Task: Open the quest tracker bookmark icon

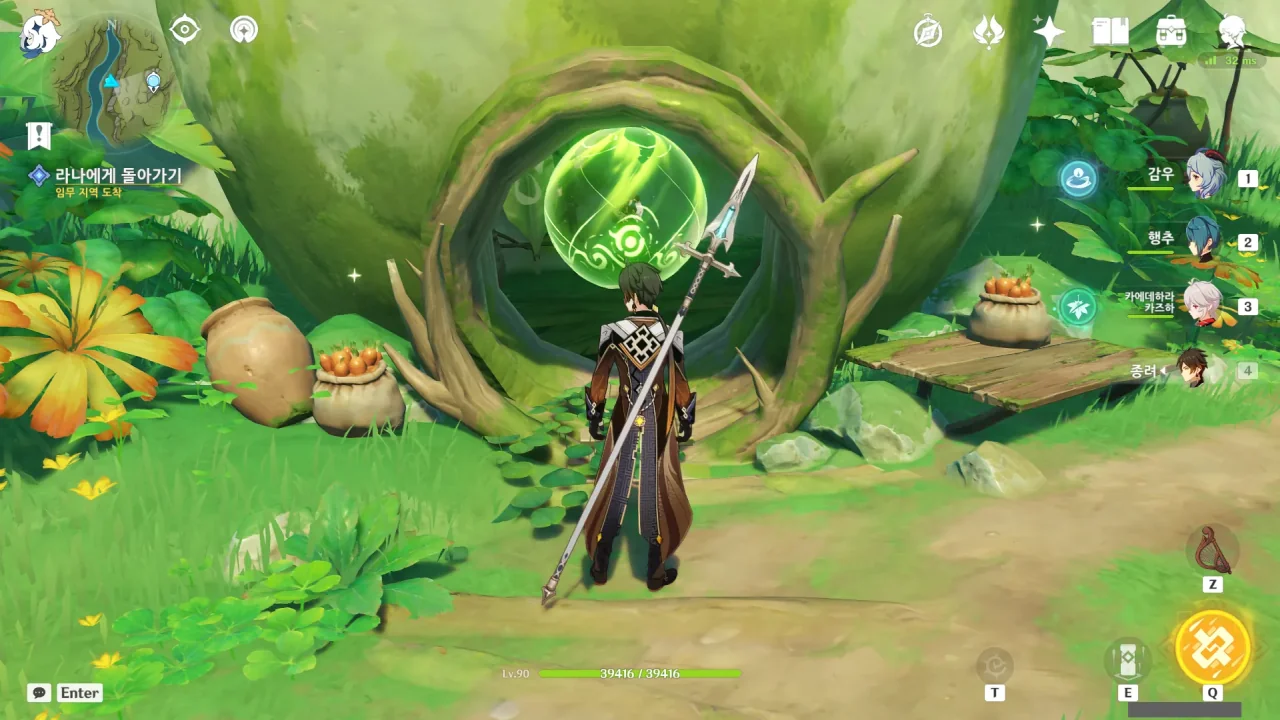Action: pos(39,136)
